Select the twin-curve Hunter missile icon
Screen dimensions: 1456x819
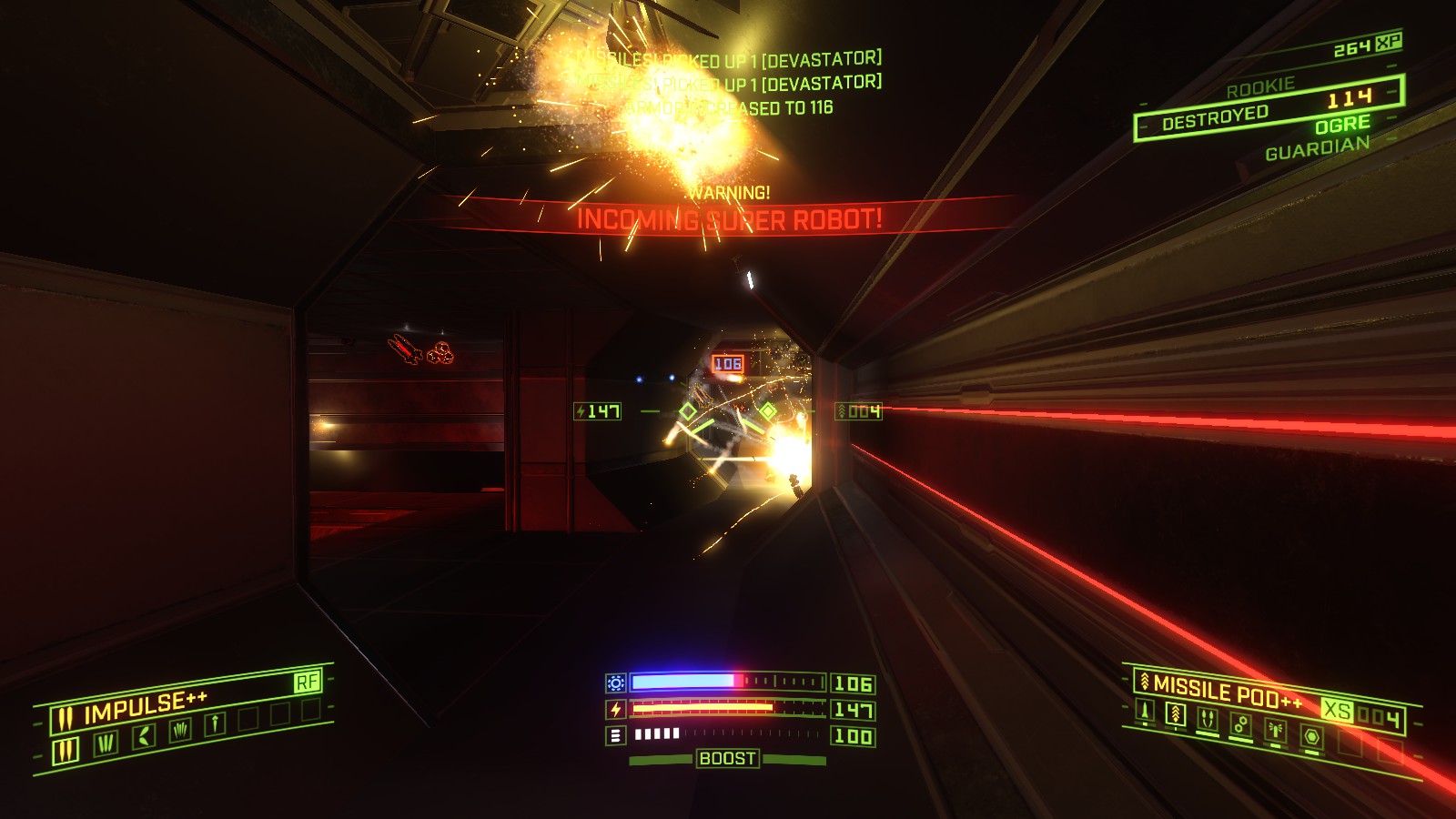click(x=1208, y=717)
